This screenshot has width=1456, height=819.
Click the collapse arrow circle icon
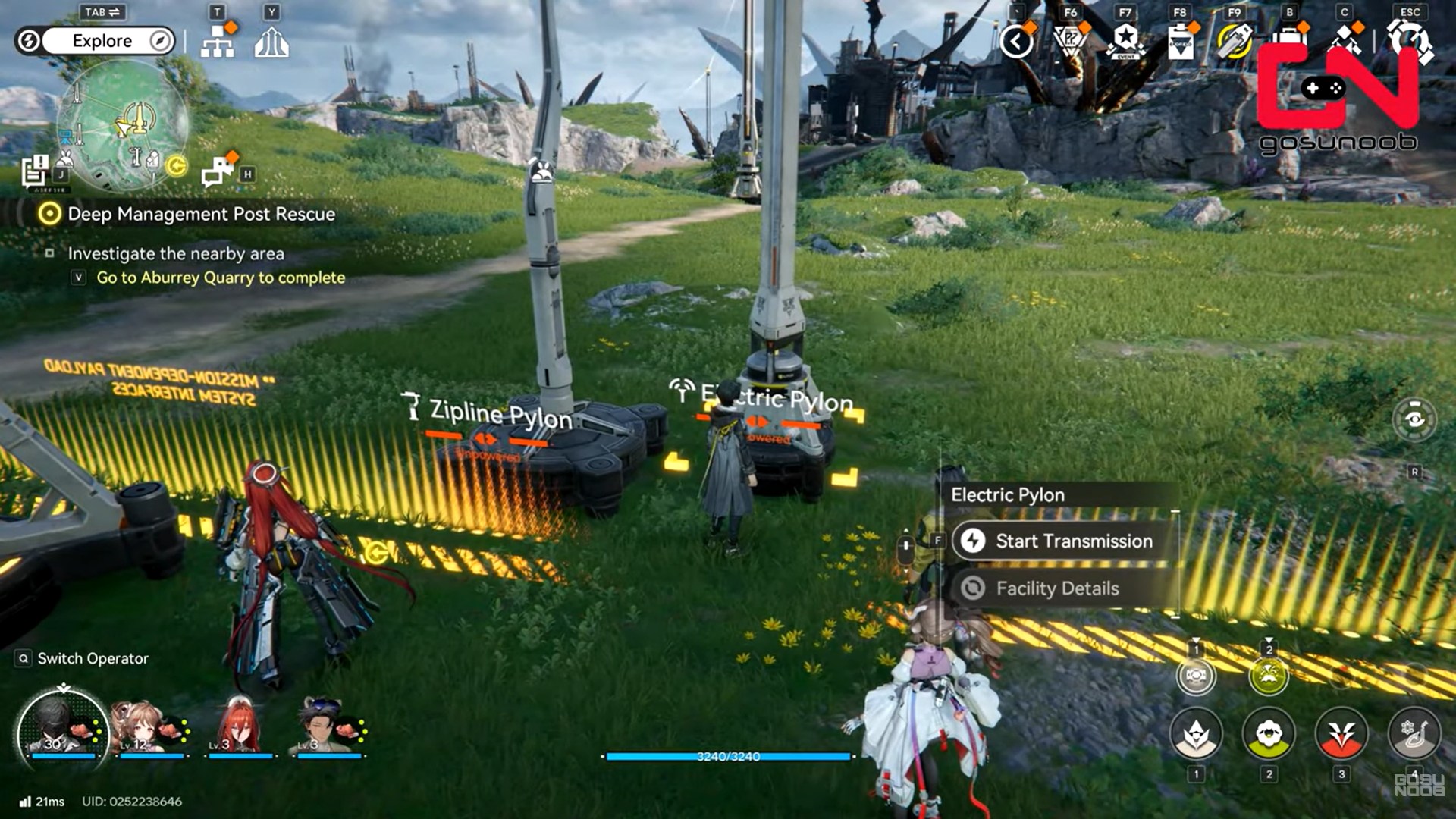[x=1017, y=42]
